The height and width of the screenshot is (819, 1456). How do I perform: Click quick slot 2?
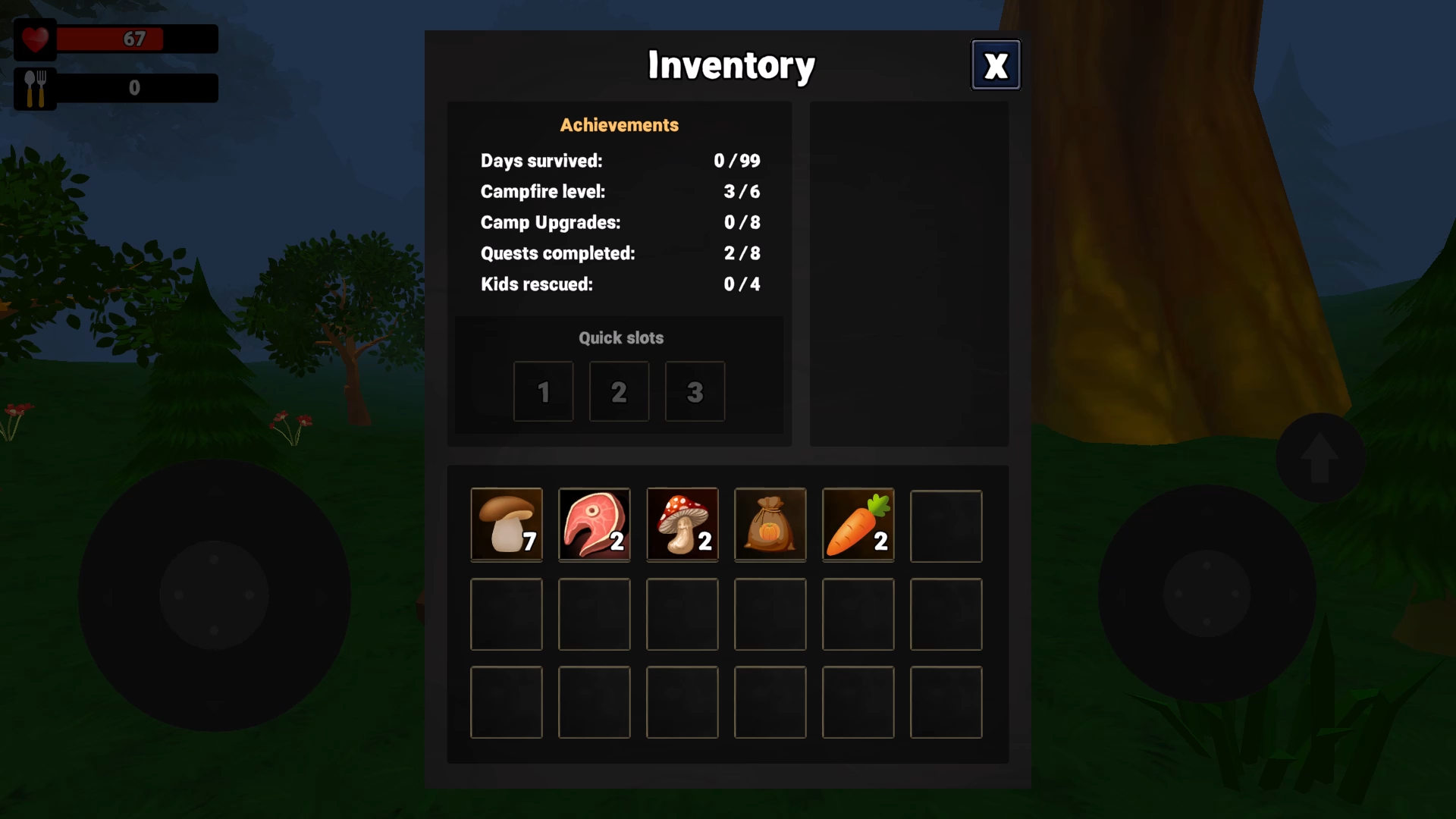[619, 391]
